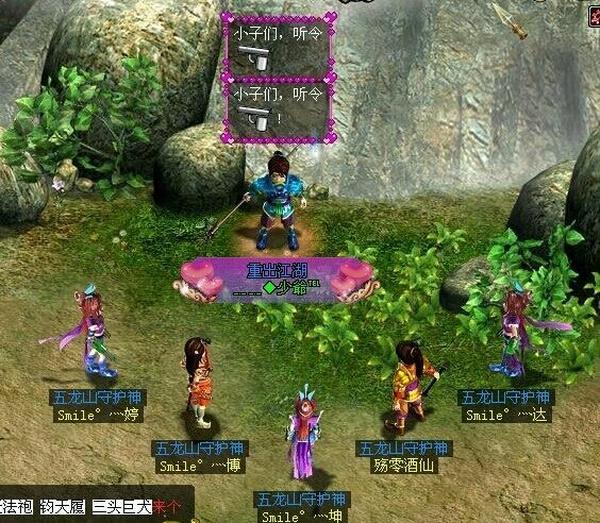This screenshot has height=523, width=600.
Task: Target the Smile°灬达 name label
Action: click(x=505, y=415)
